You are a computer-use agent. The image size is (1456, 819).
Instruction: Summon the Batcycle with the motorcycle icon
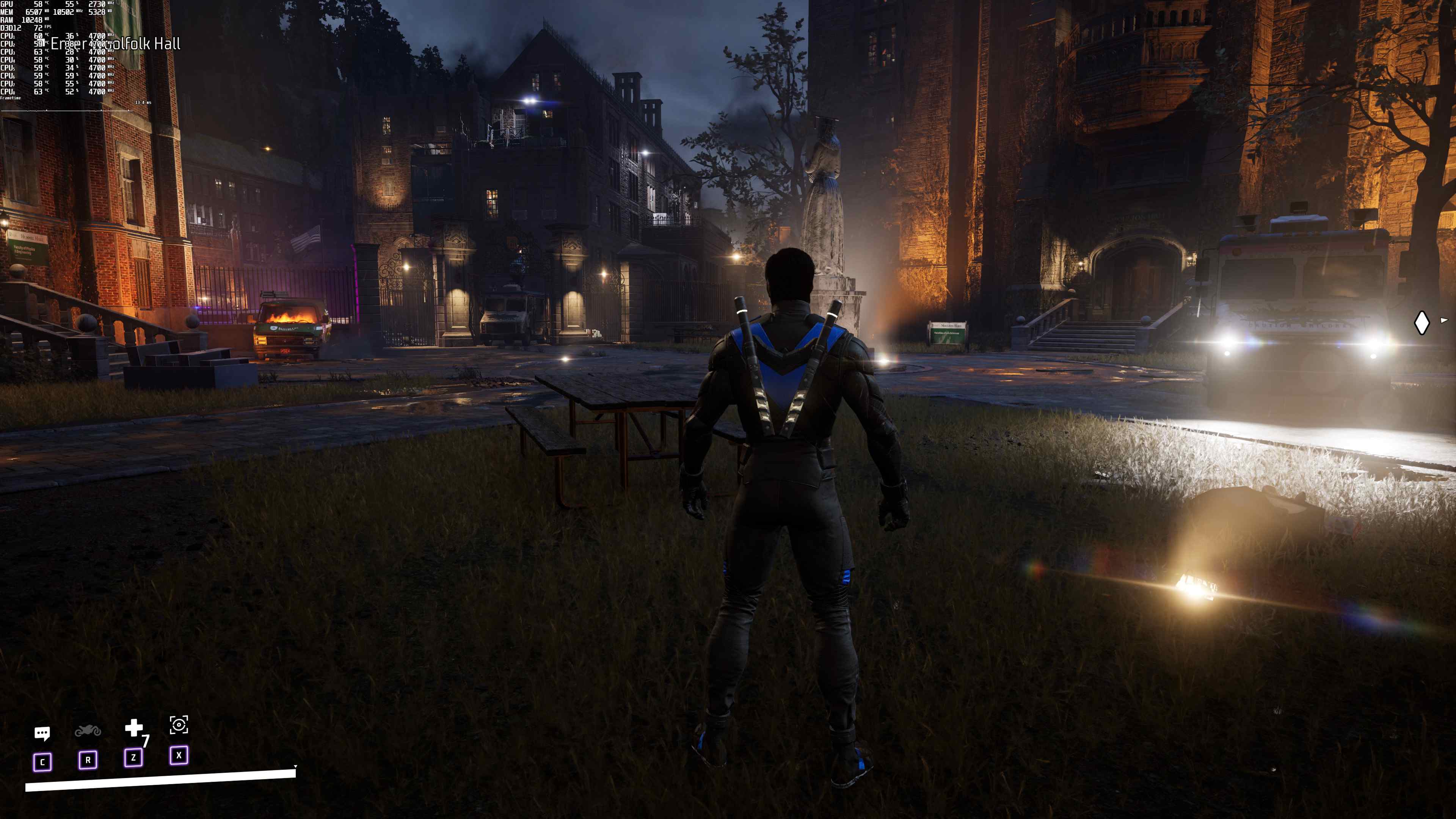click(x=88, y=731)
